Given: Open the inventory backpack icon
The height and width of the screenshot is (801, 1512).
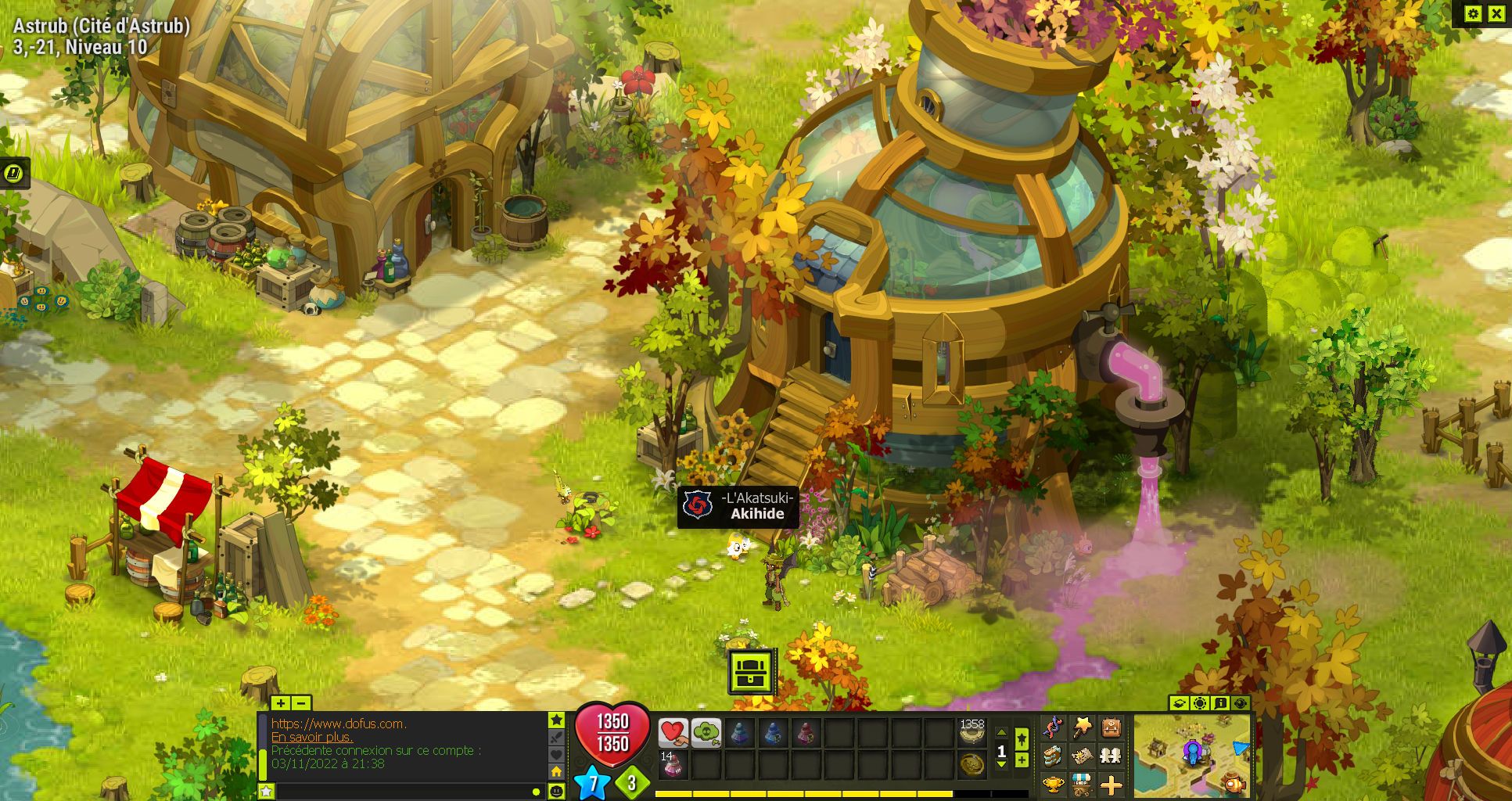Looking at the screenshot, I should point(1111,727).
